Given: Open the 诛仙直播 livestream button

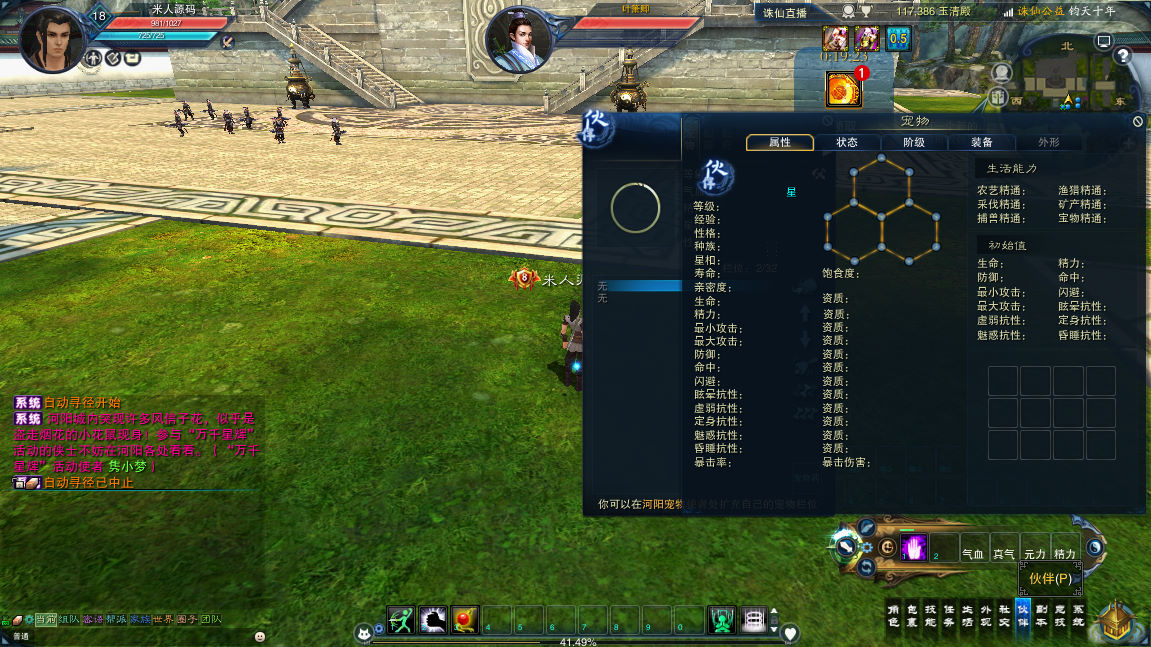Looking at the screenshot, I should (x=786, y=13).
